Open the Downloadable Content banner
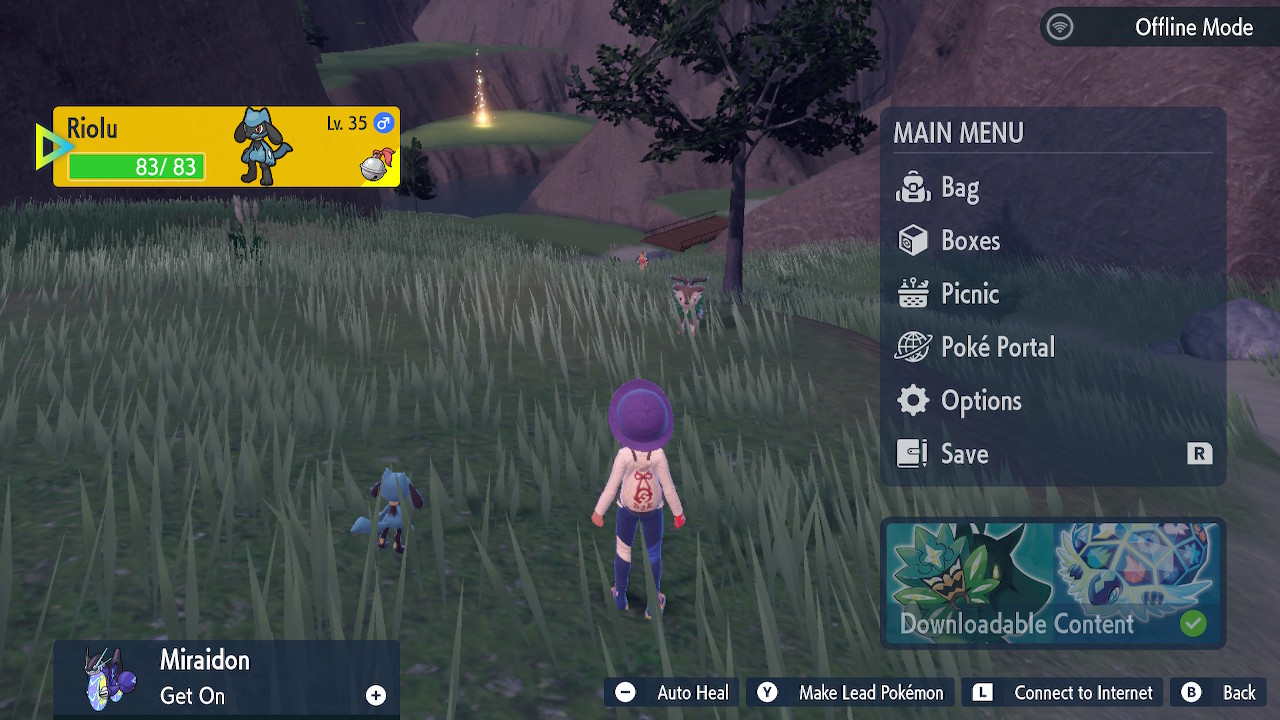 1052,583
